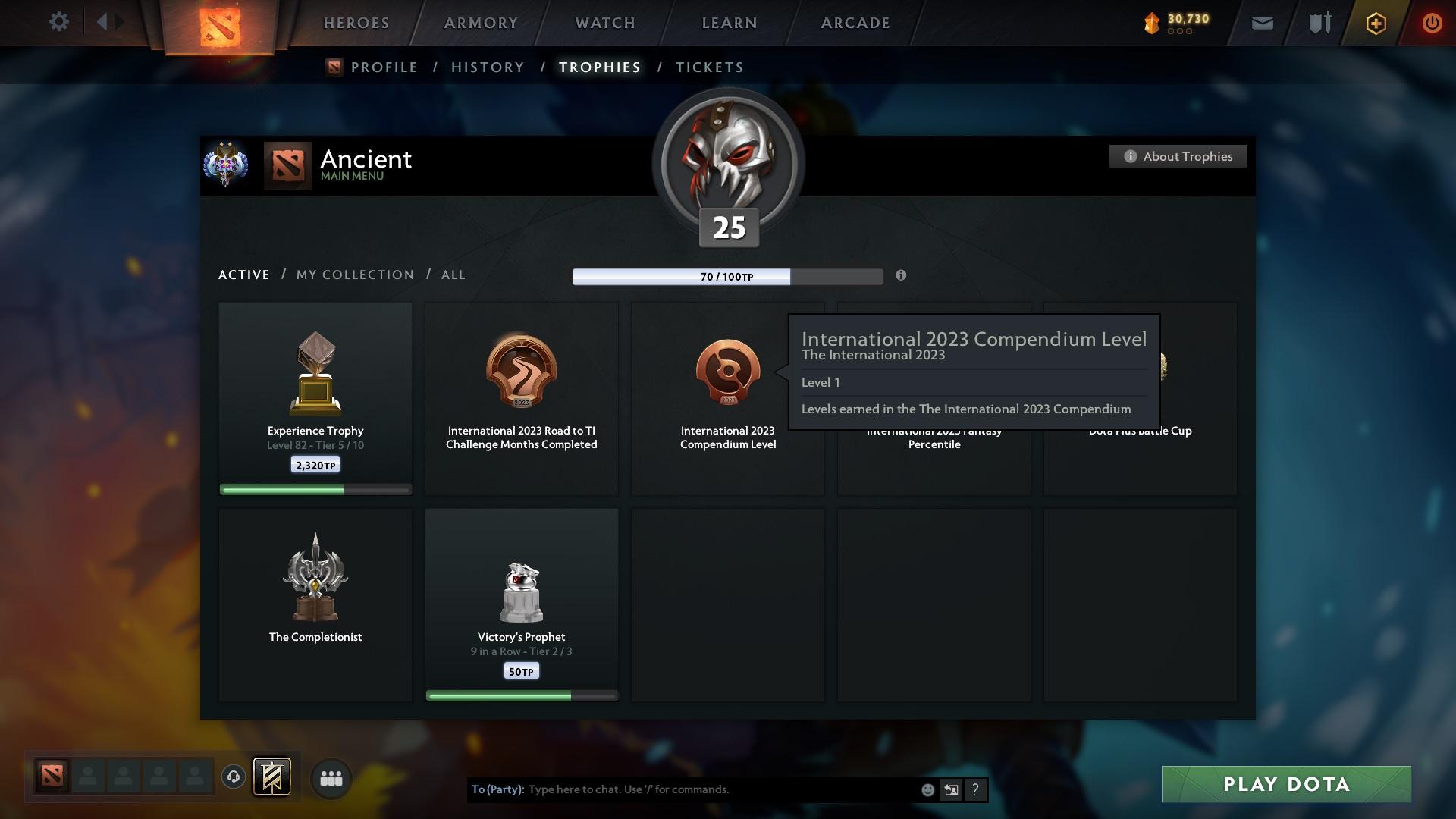Open the settings gear icon

[x=59, y=22]
